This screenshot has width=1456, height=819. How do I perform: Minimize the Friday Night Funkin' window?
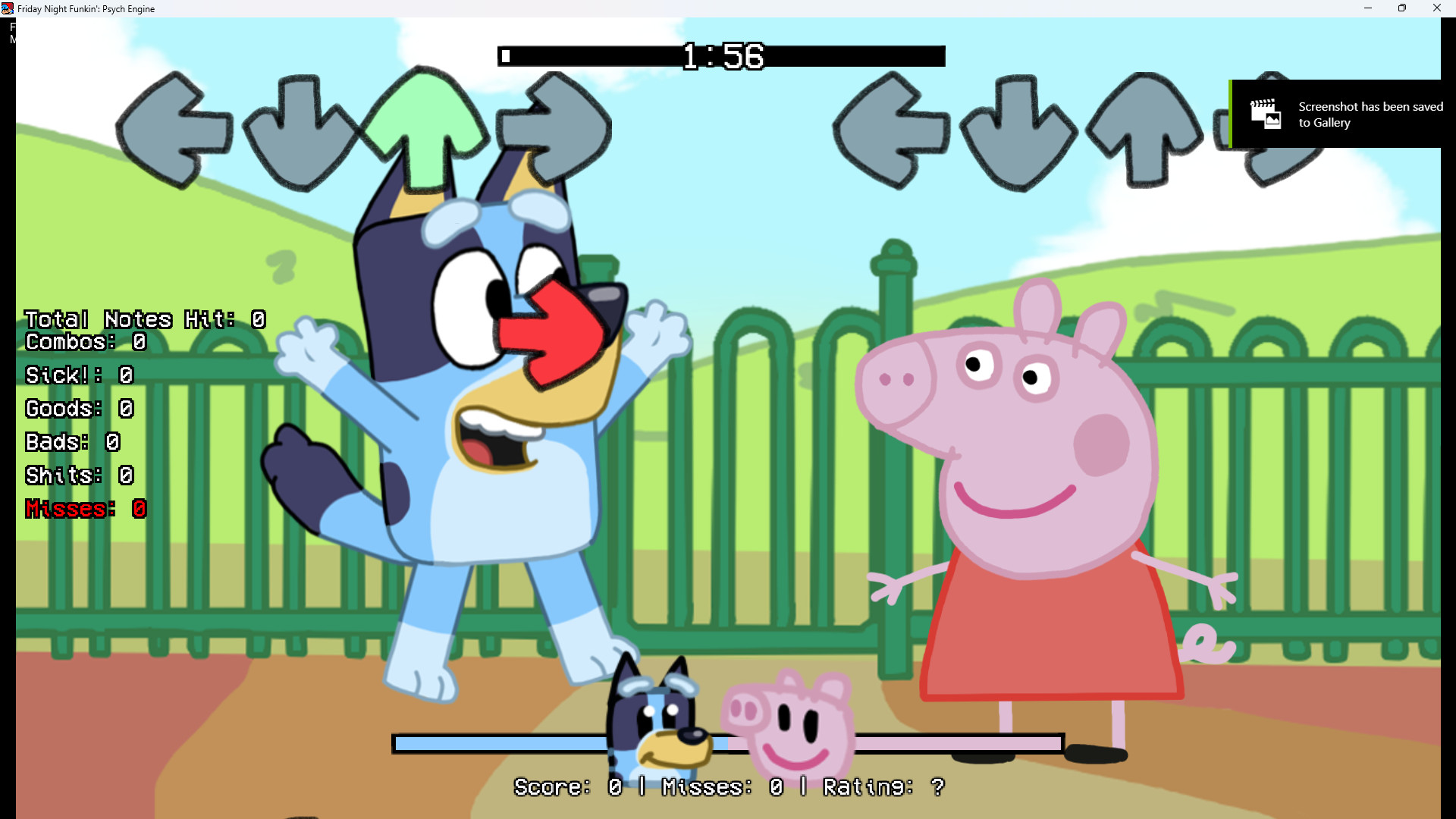click(x=1368, y=8)
